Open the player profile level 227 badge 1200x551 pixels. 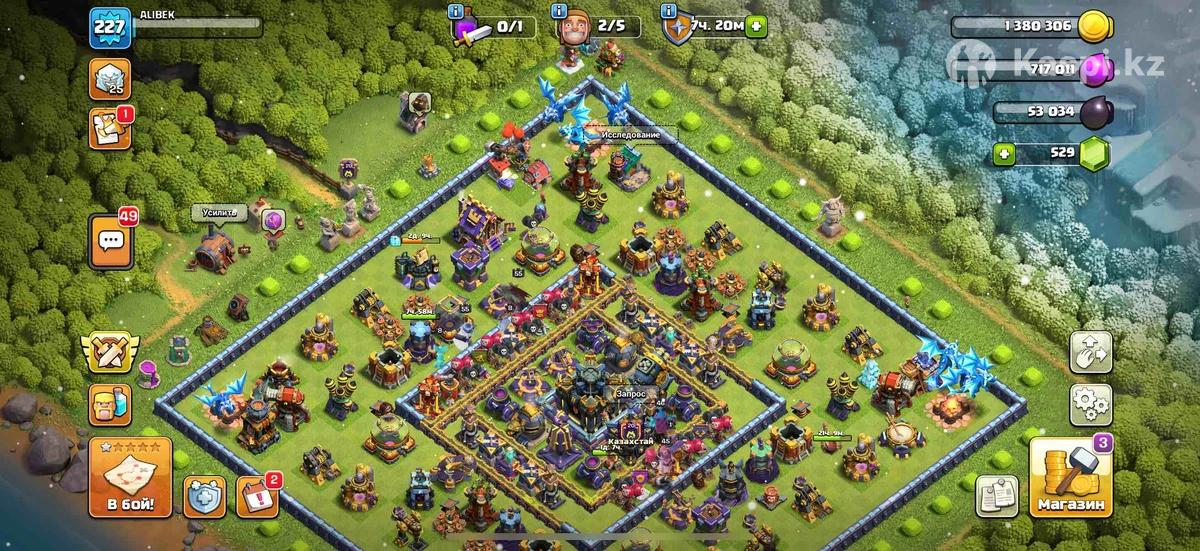109,28
